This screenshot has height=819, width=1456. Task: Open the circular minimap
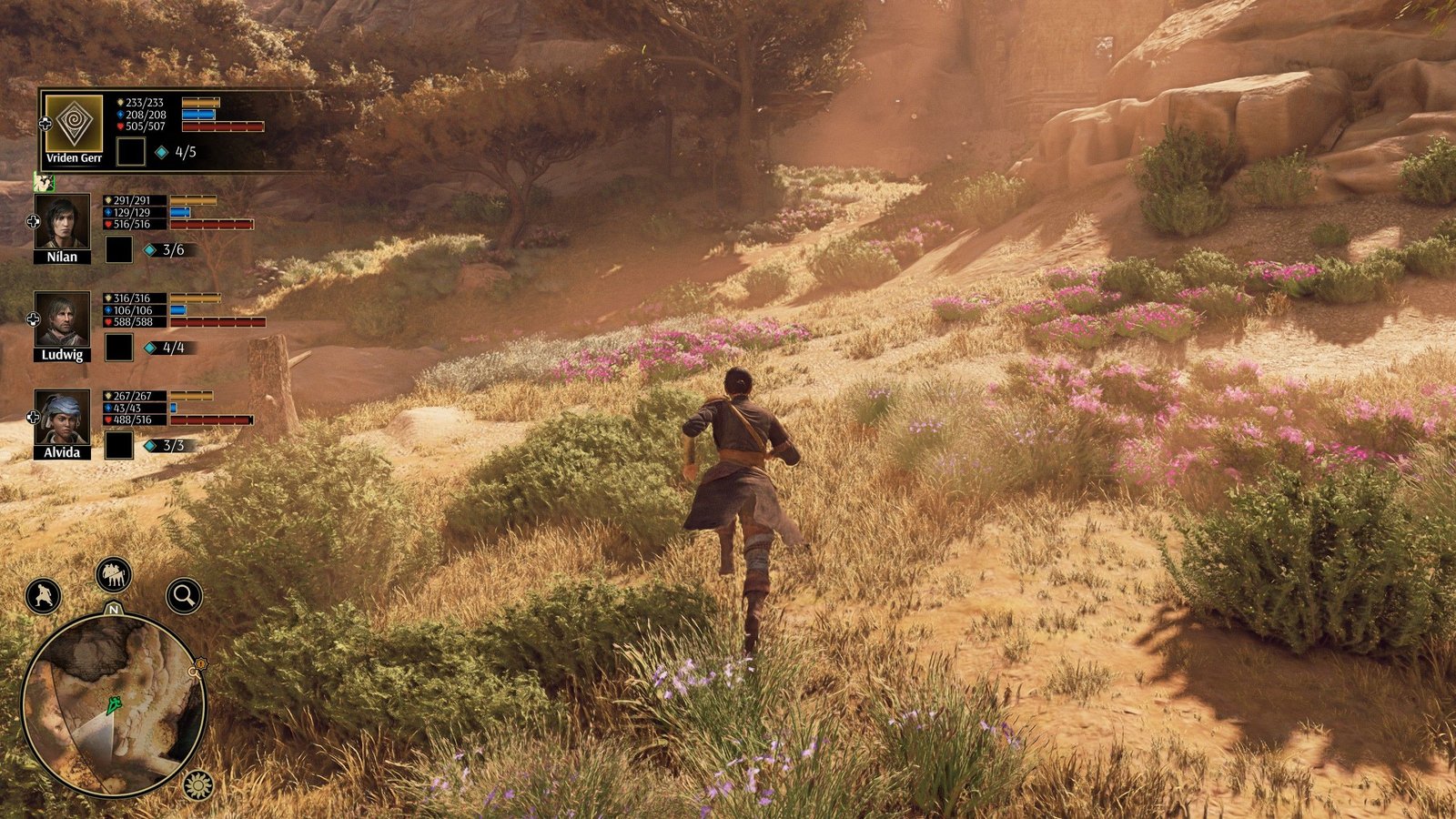click(113, 704)
